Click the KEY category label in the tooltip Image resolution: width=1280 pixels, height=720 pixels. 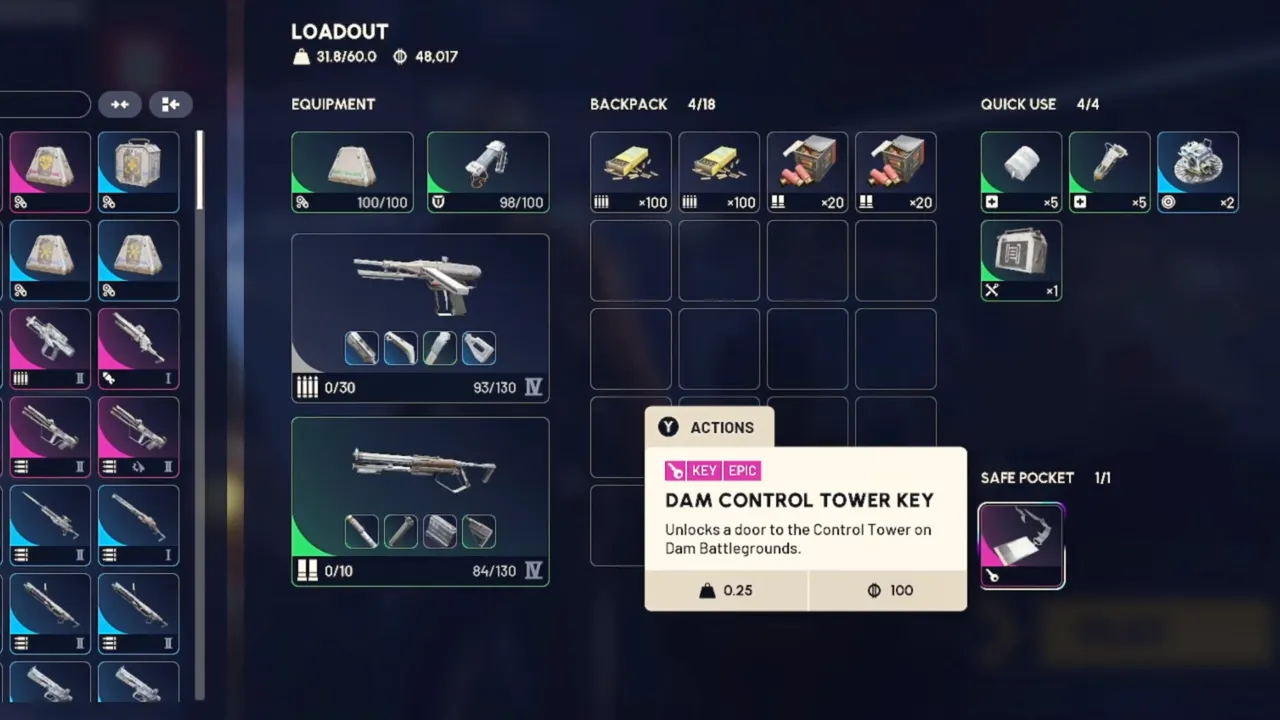pyautogui.click(x=704, y=470)
